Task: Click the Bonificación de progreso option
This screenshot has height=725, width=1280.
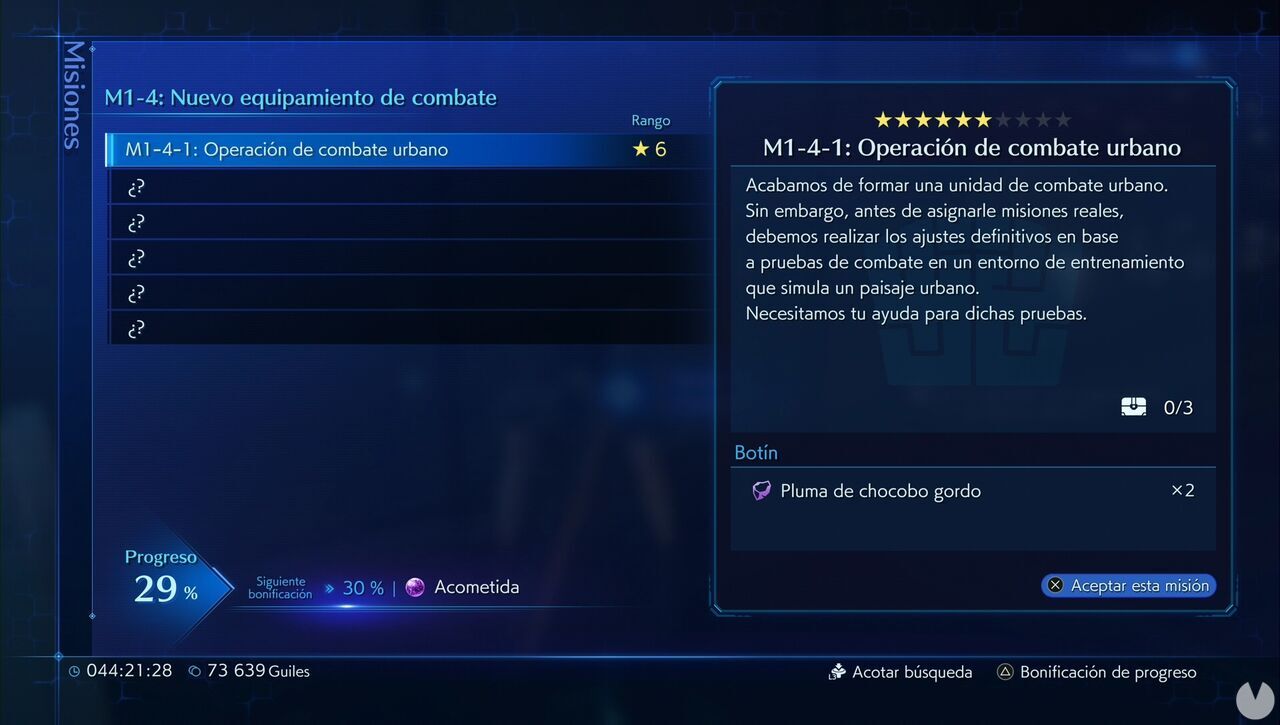Action: [x=1107, y=672]
